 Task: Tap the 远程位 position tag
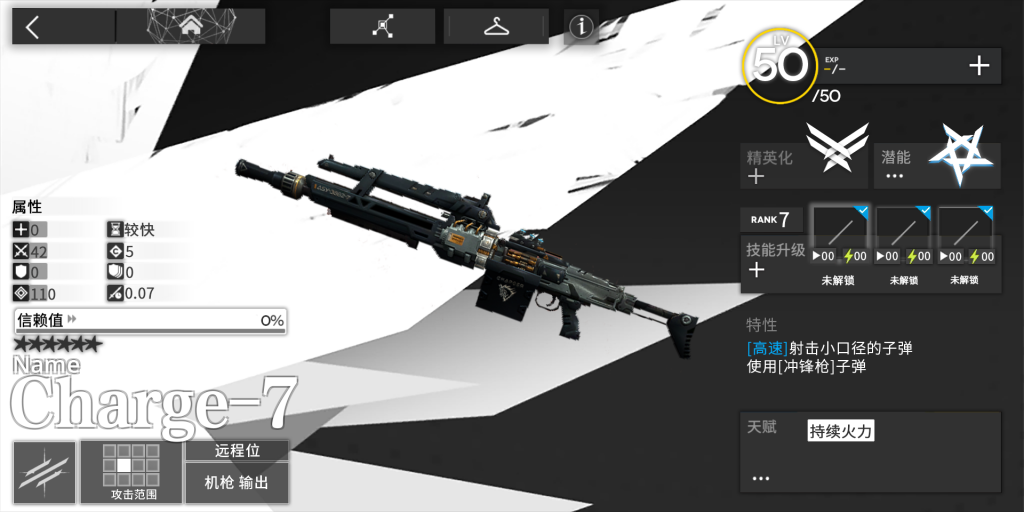pyautogui.click(x=237, y=451)
